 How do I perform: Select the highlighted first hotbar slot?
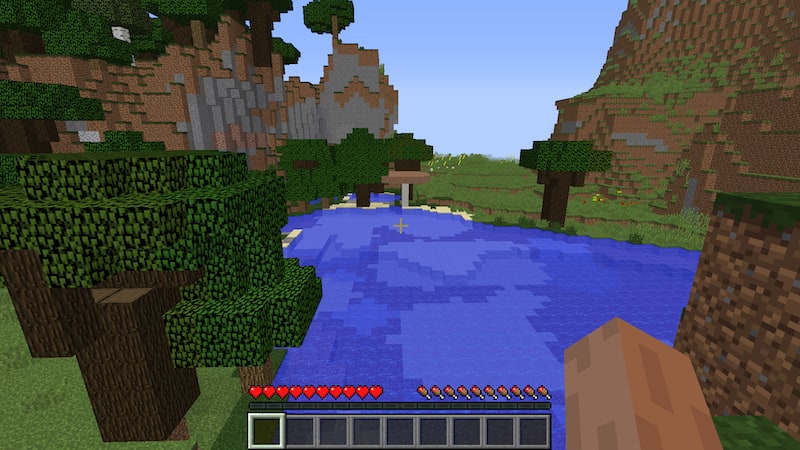pos(267,430)
